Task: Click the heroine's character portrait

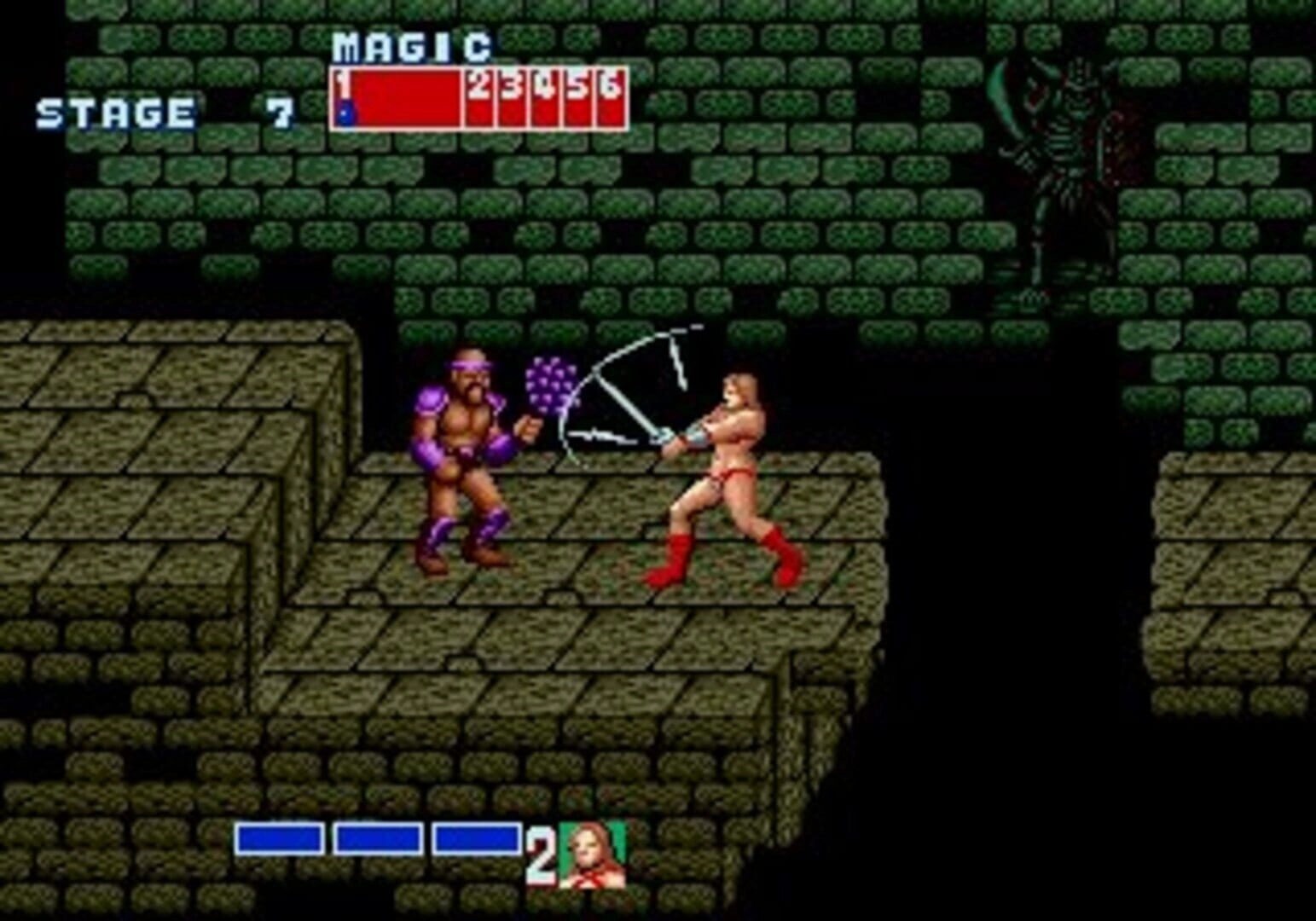Action: point(592,854)
